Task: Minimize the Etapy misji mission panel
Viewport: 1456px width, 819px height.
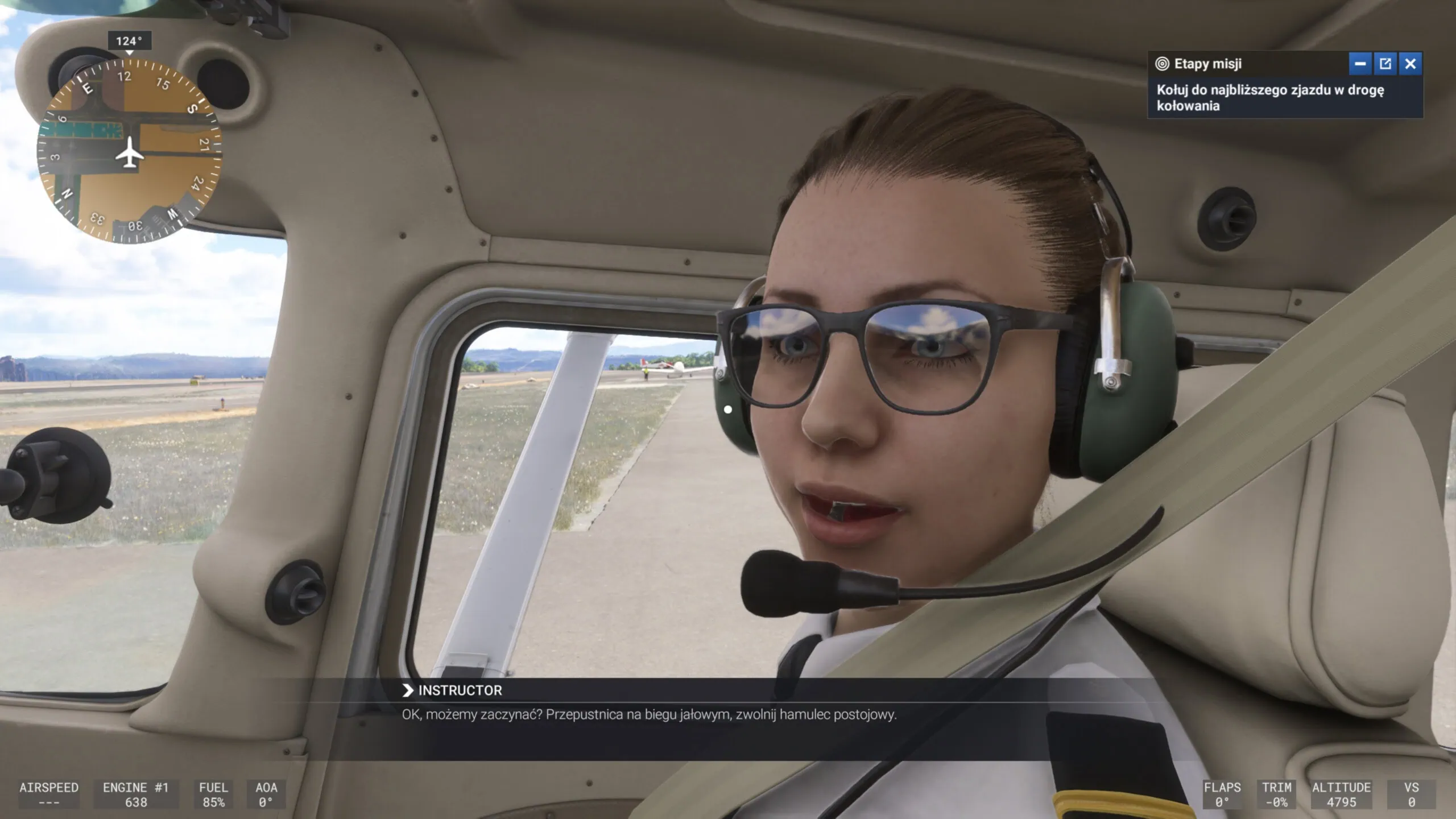Action: pyautogui.click(x=1360, y=64)
